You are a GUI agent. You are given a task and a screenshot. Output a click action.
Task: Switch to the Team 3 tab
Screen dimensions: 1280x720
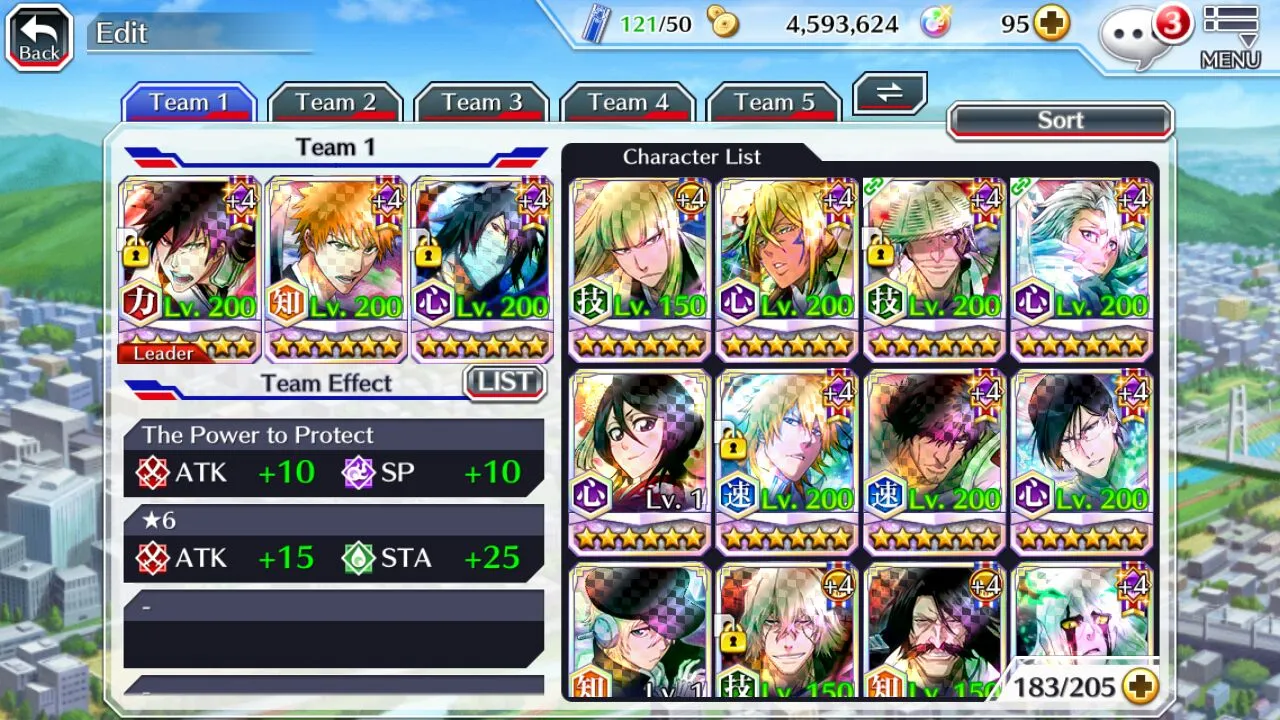point(482,103)
